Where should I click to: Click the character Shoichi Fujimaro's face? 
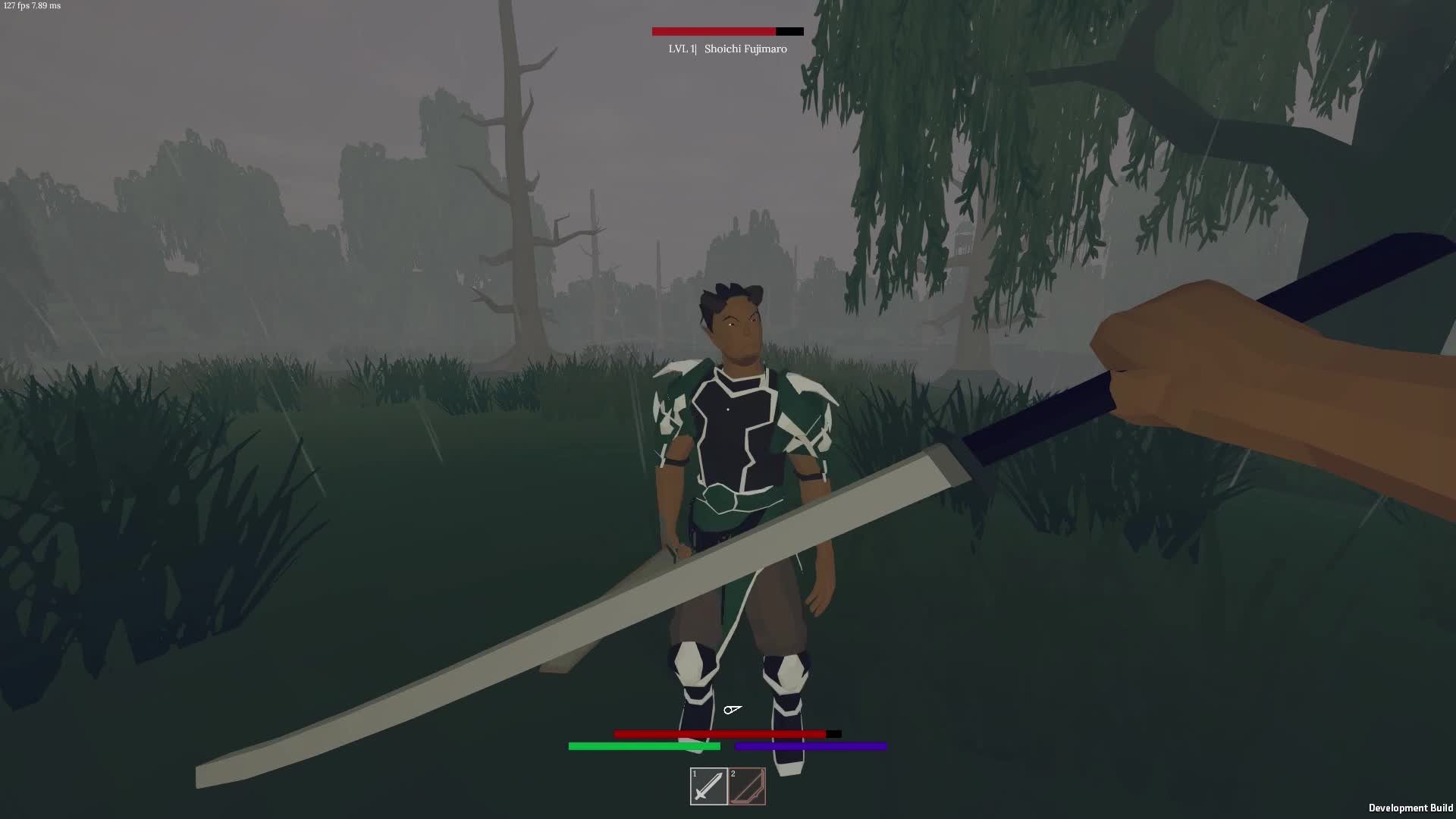click(x=737, y=326)
